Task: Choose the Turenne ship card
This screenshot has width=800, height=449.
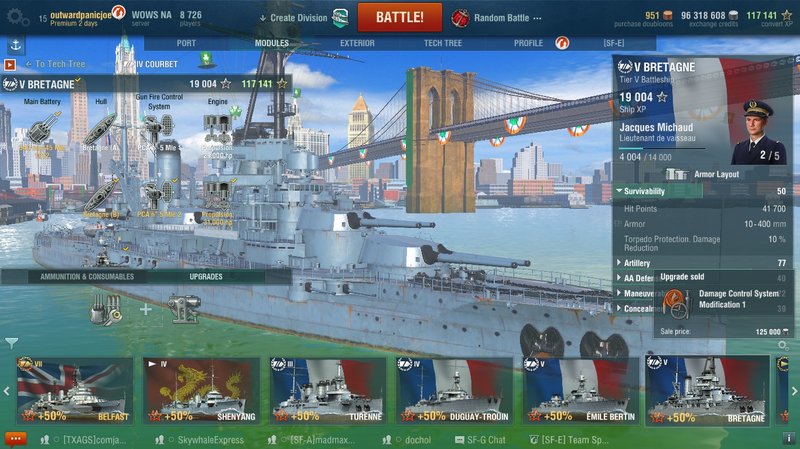Action: (327, 390)
